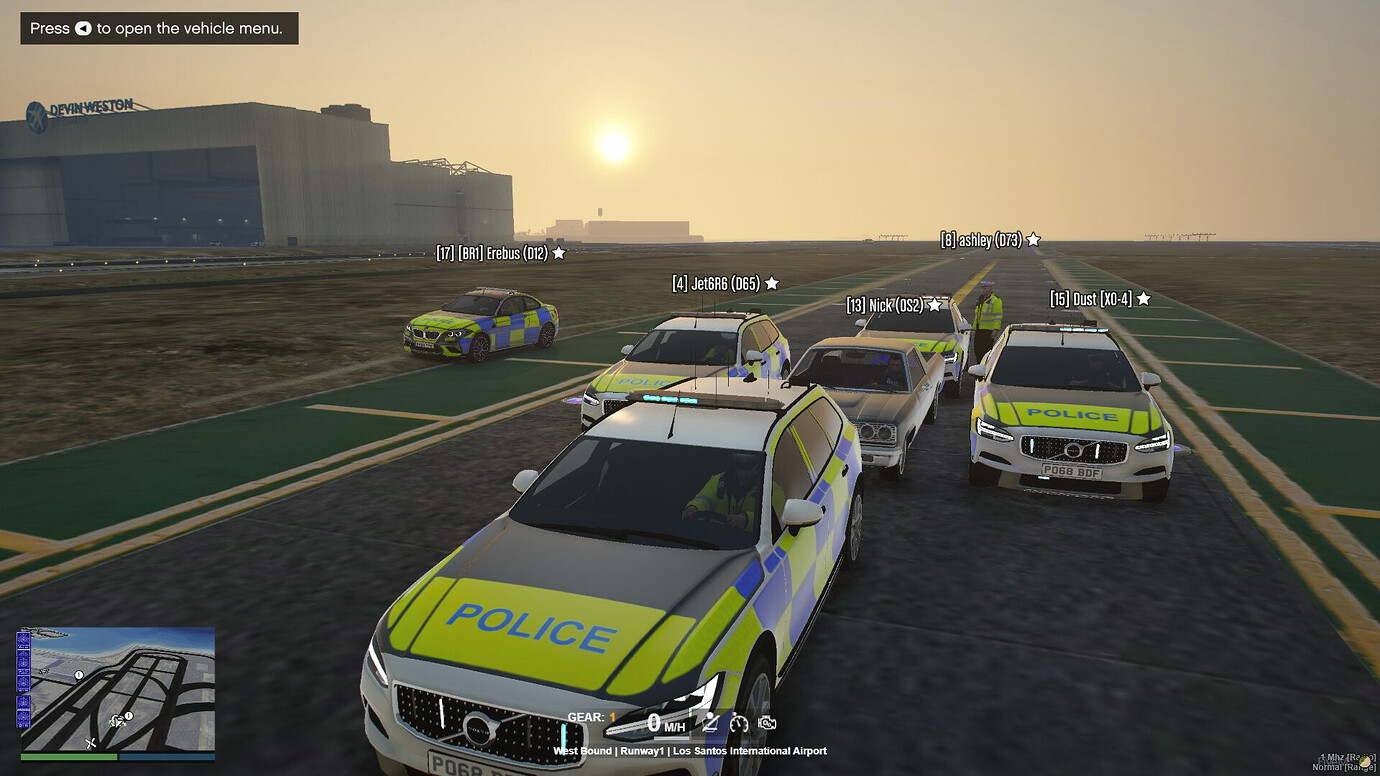The height and width of the screenshot is (776, 1380).
Task: Select the seatbelt icon on the HUD
Action: 710,723
